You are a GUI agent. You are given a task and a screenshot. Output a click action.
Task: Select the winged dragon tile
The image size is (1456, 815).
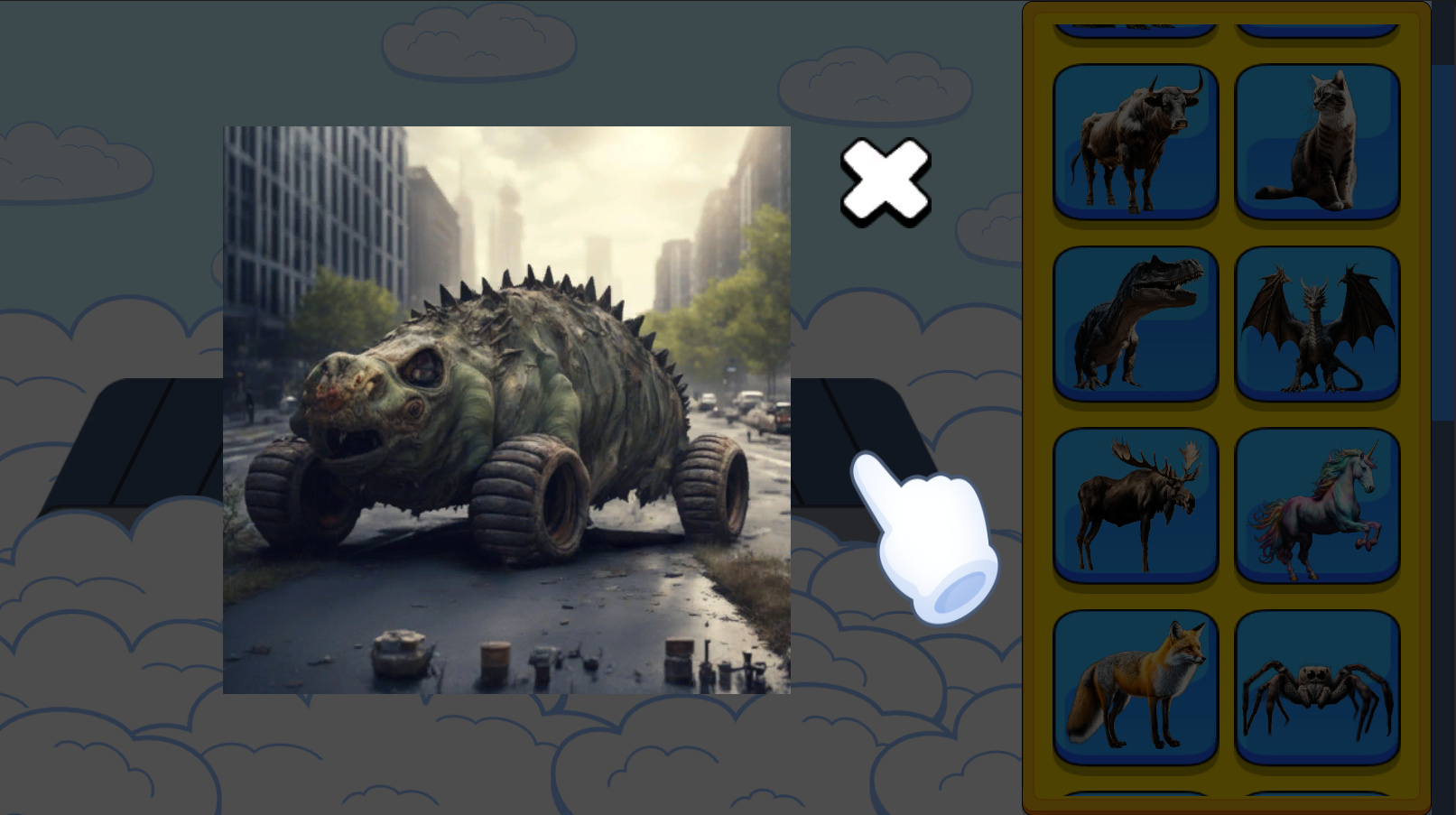pos(1316,323)
